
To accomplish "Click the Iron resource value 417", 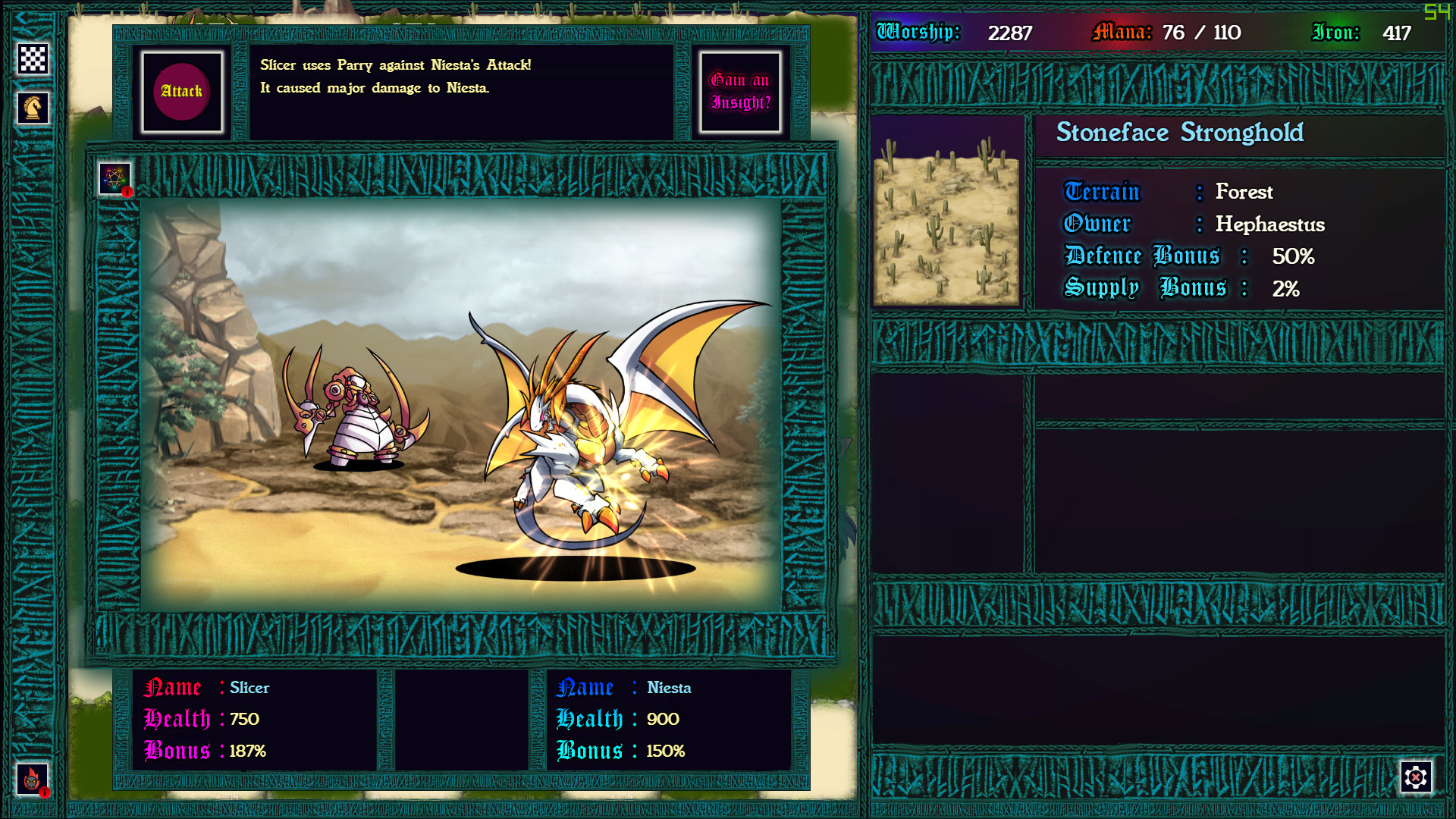I will coord(1395,33).
